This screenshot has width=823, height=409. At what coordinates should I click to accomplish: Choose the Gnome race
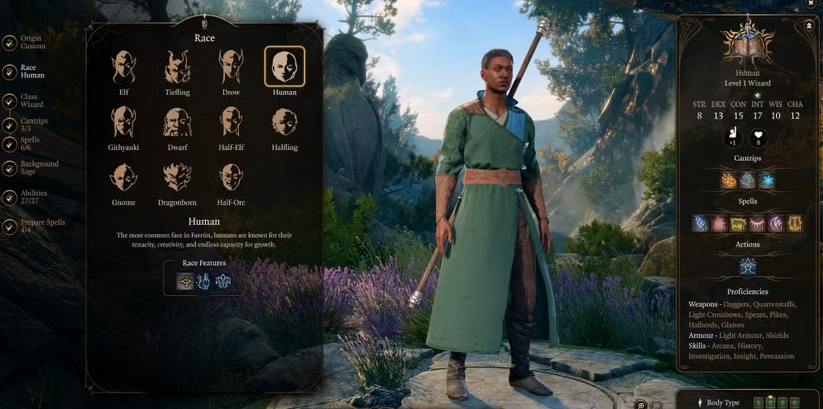[124, 178]
